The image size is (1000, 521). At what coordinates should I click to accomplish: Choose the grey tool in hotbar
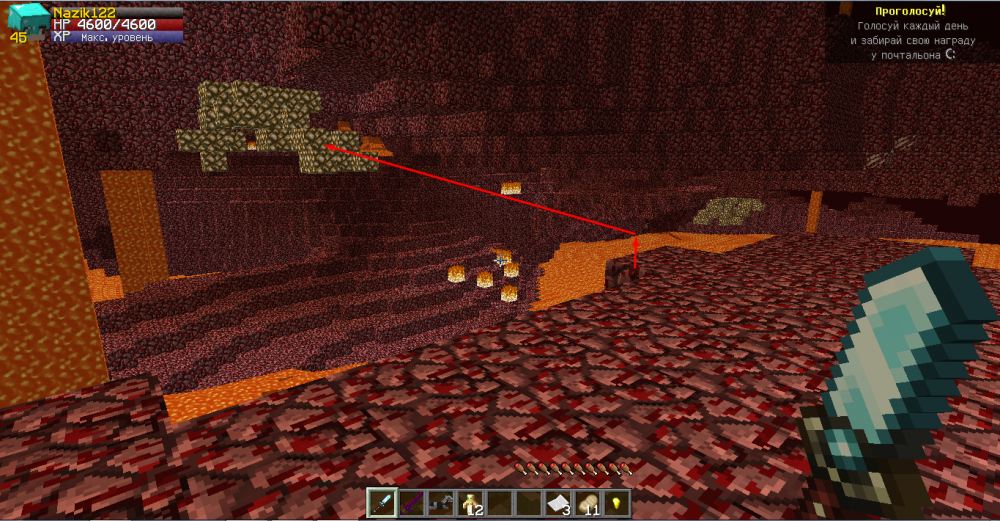click(438, 501)
